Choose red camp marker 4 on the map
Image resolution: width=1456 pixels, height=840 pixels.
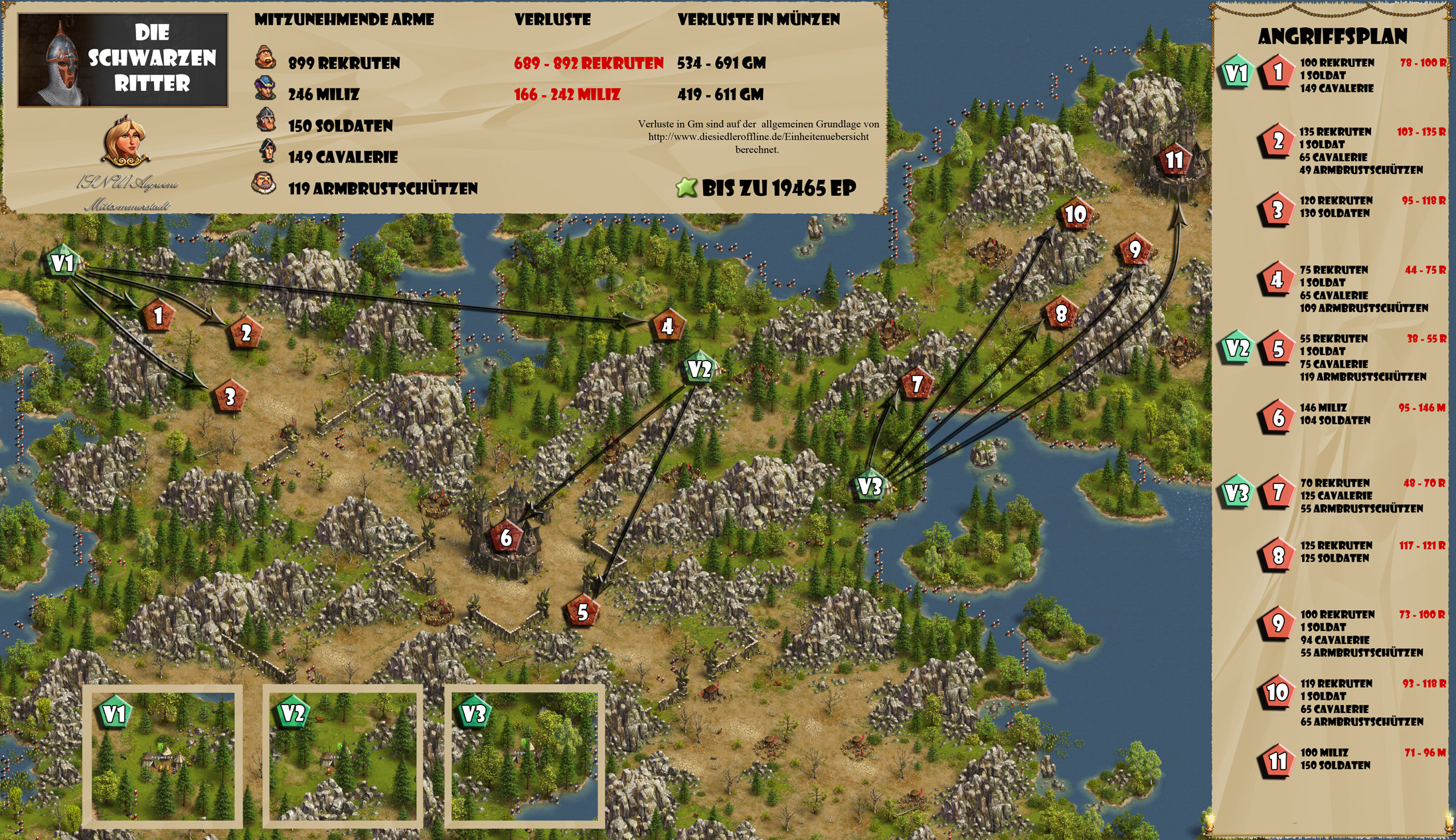[667, 326]
